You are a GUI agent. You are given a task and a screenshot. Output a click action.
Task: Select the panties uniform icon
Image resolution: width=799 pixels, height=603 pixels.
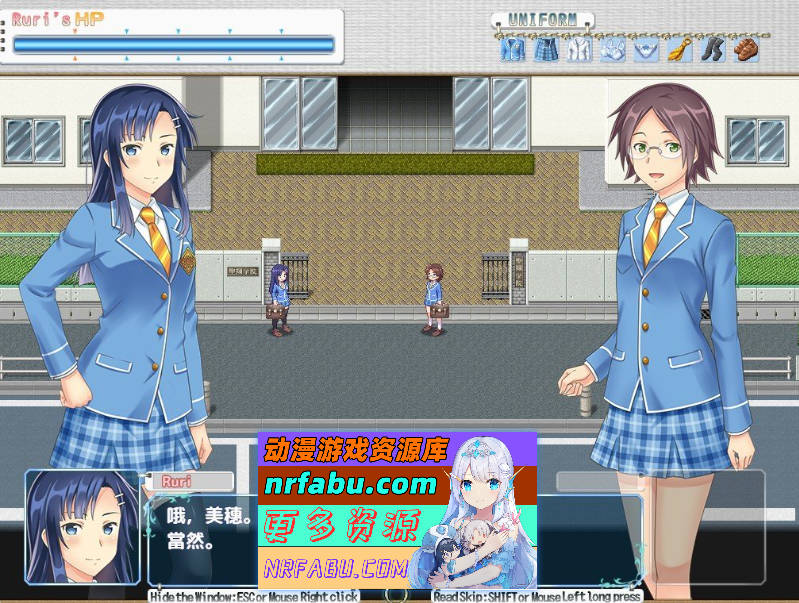pos(646,49)
